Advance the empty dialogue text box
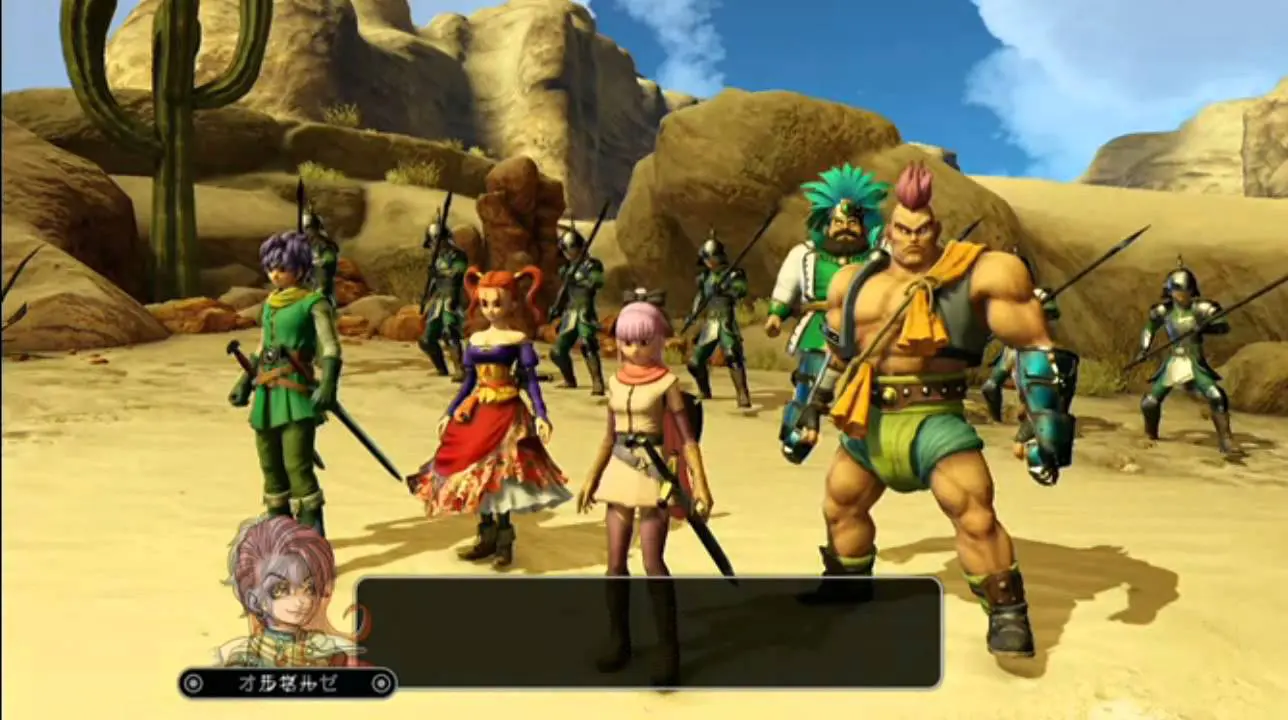This screenshot has width=1288, height=720. [x=648, y=632]
